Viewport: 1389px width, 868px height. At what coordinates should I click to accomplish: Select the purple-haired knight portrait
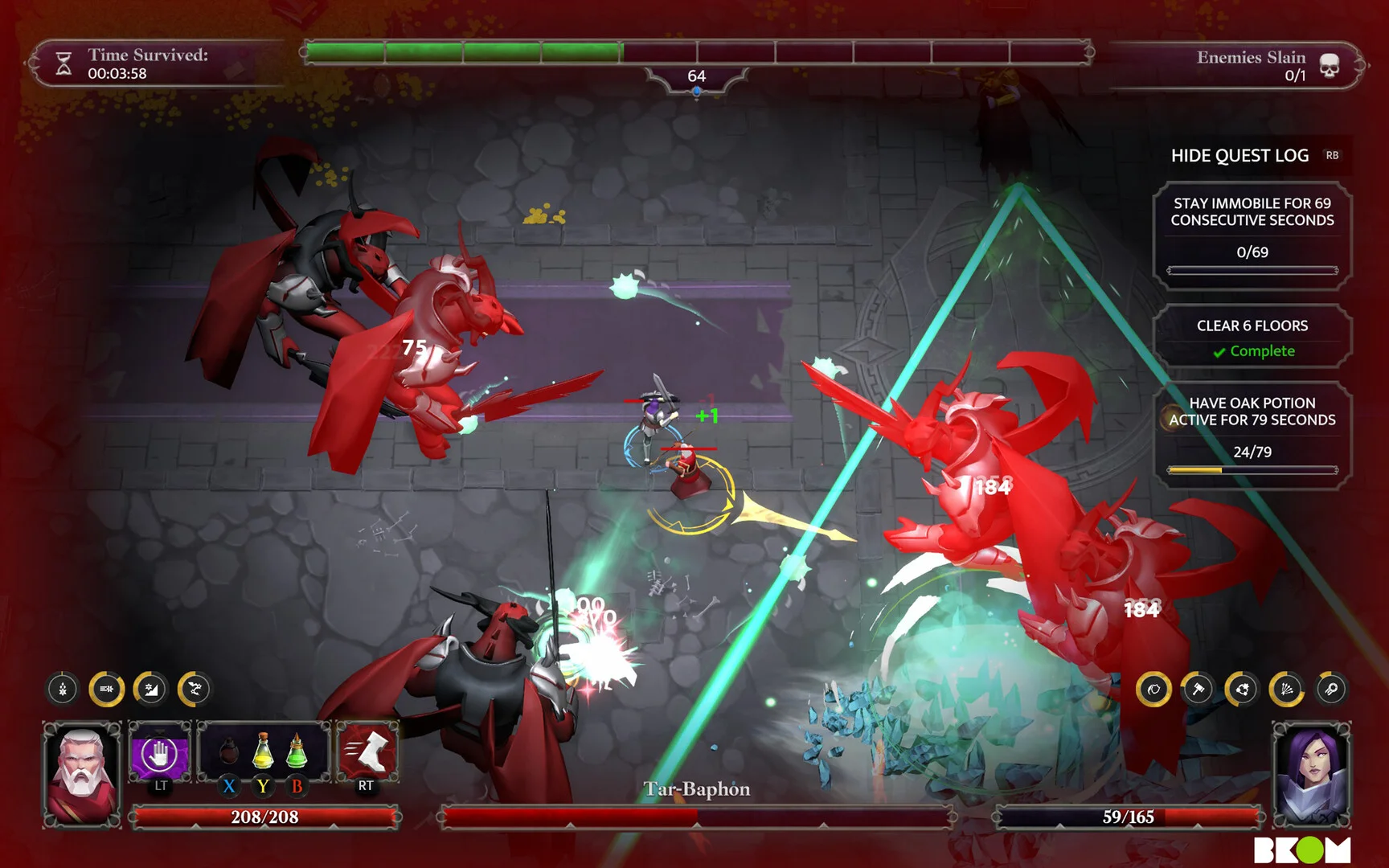click(1311, 773)
